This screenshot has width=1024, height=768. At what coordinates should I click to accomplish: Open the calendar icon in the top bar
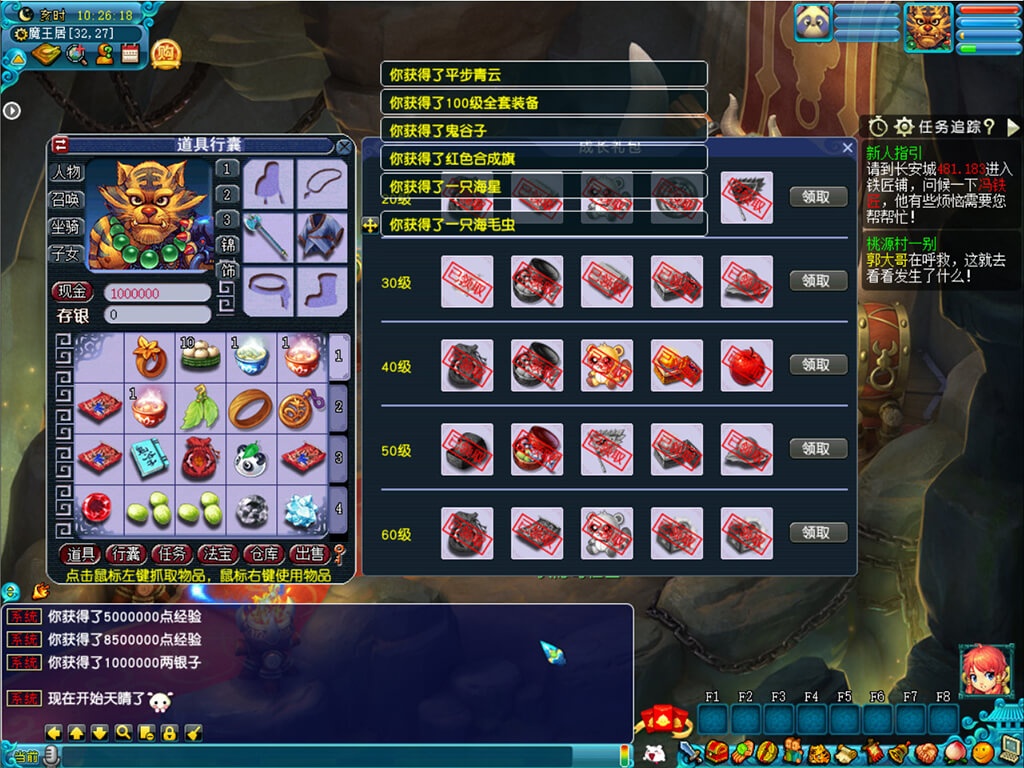tap(130, 54)
